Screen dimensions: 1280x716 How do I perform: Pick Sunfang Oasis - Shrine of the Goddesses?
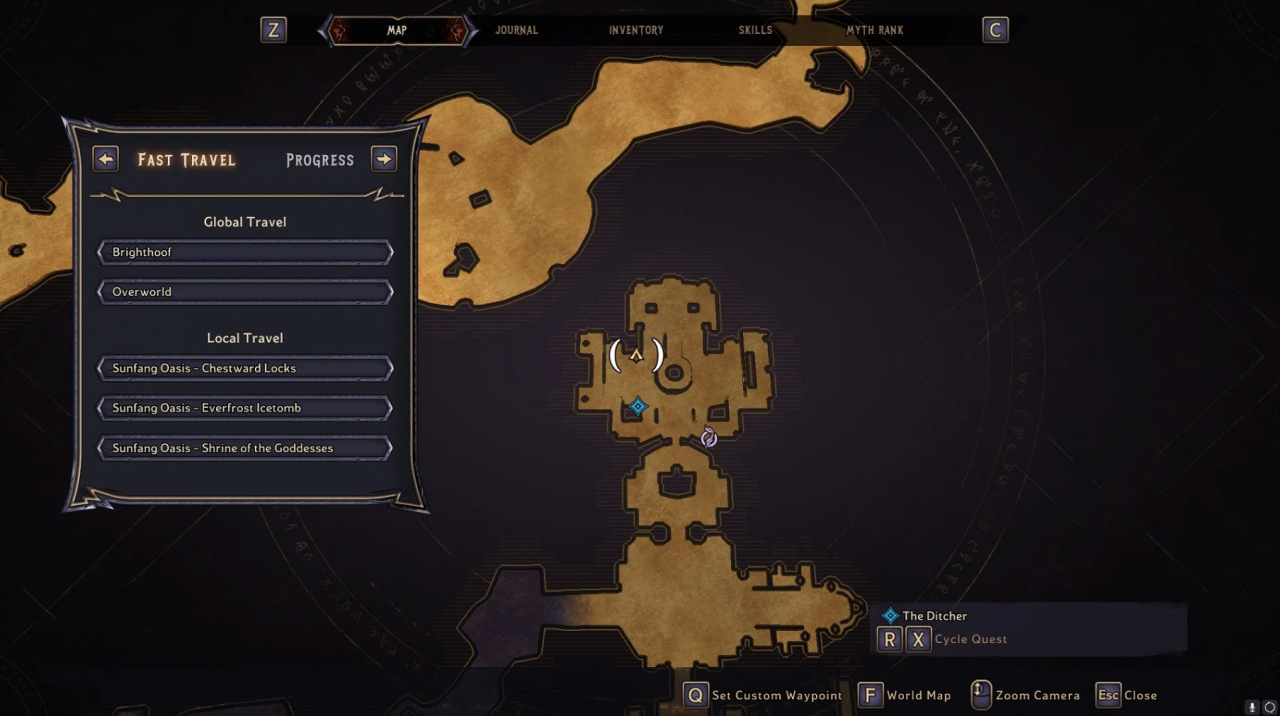pyautogui.click(x=245, y=448)
